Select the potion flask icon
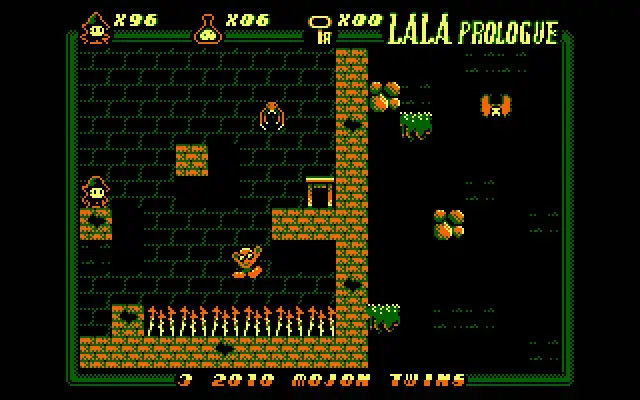This screenshot has width=640, height=400. [208, 27]
